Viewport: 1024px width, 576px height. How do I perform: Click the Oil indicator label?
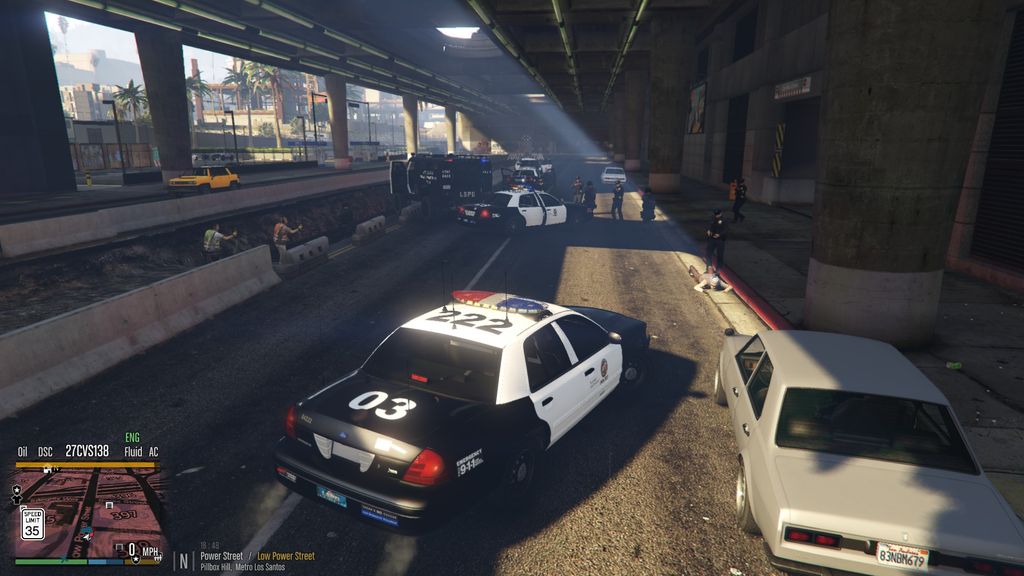pyautogui.click(x=22, y=452)
